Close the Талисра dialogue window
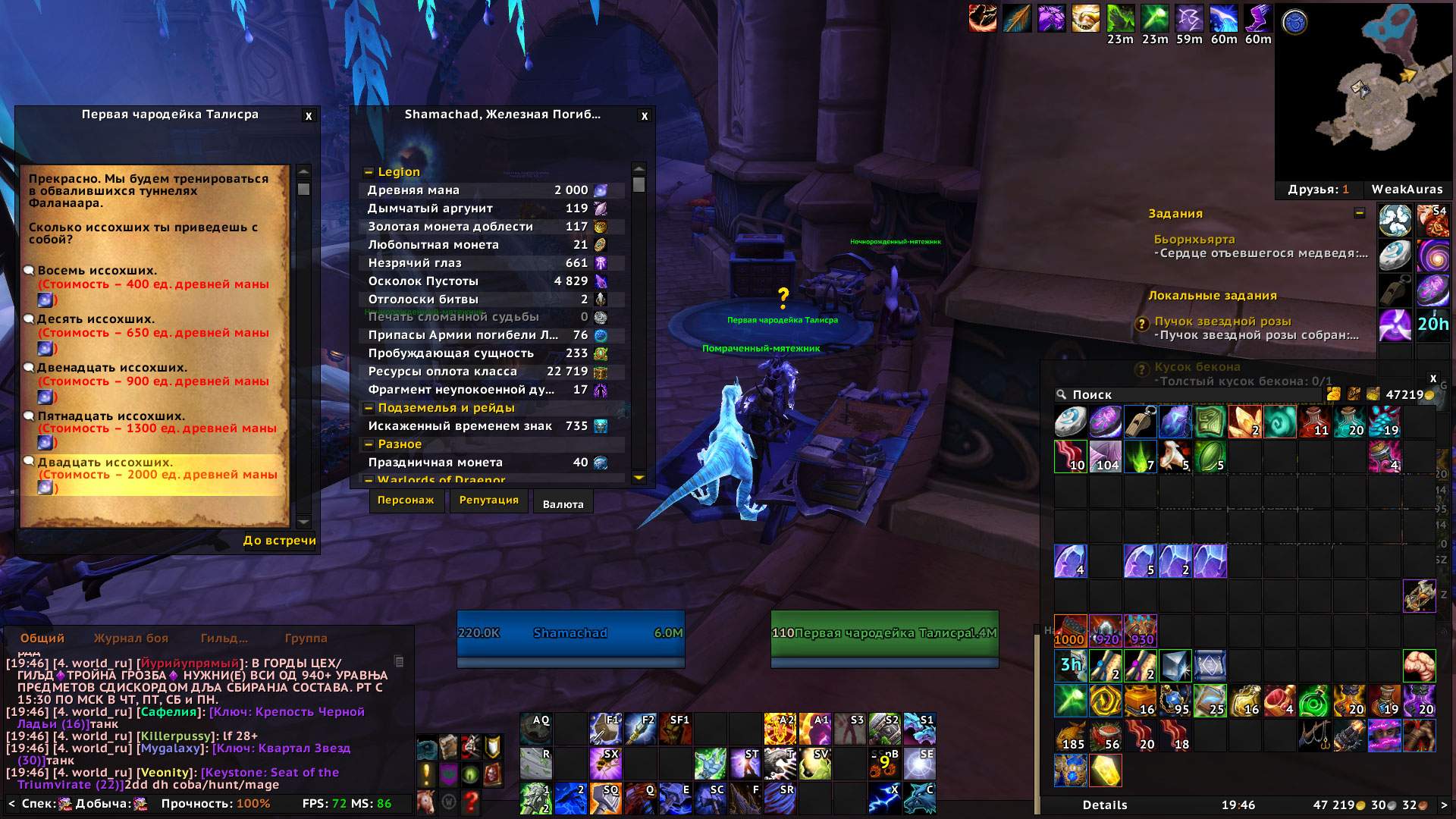This screenshot has height=819, width=1456. pos(309,116)
